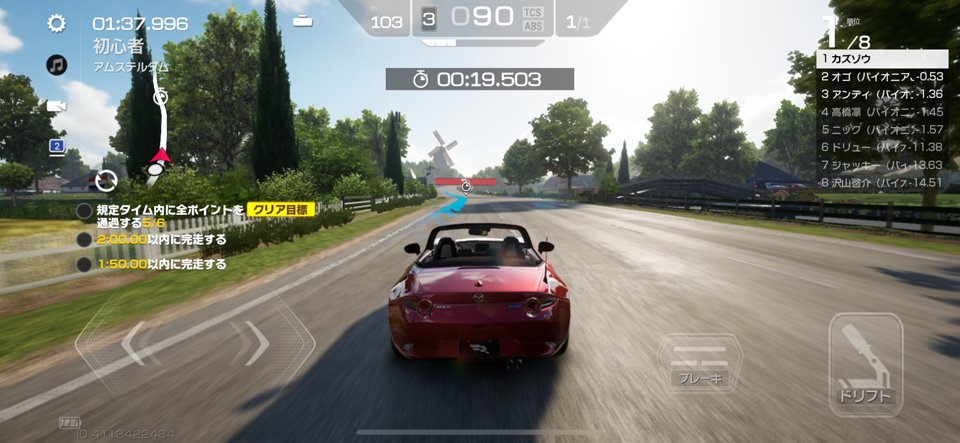Screen dimensions: 960x443
Task: Activate the ドリフト drift handbrake
Action: click(865, 364)
